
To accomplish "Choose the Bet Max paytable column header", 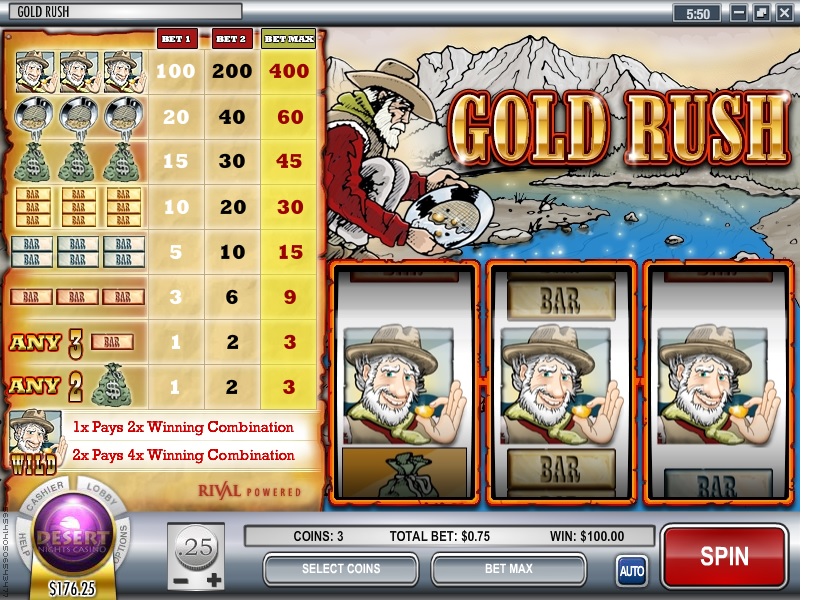I will [288, 39].
